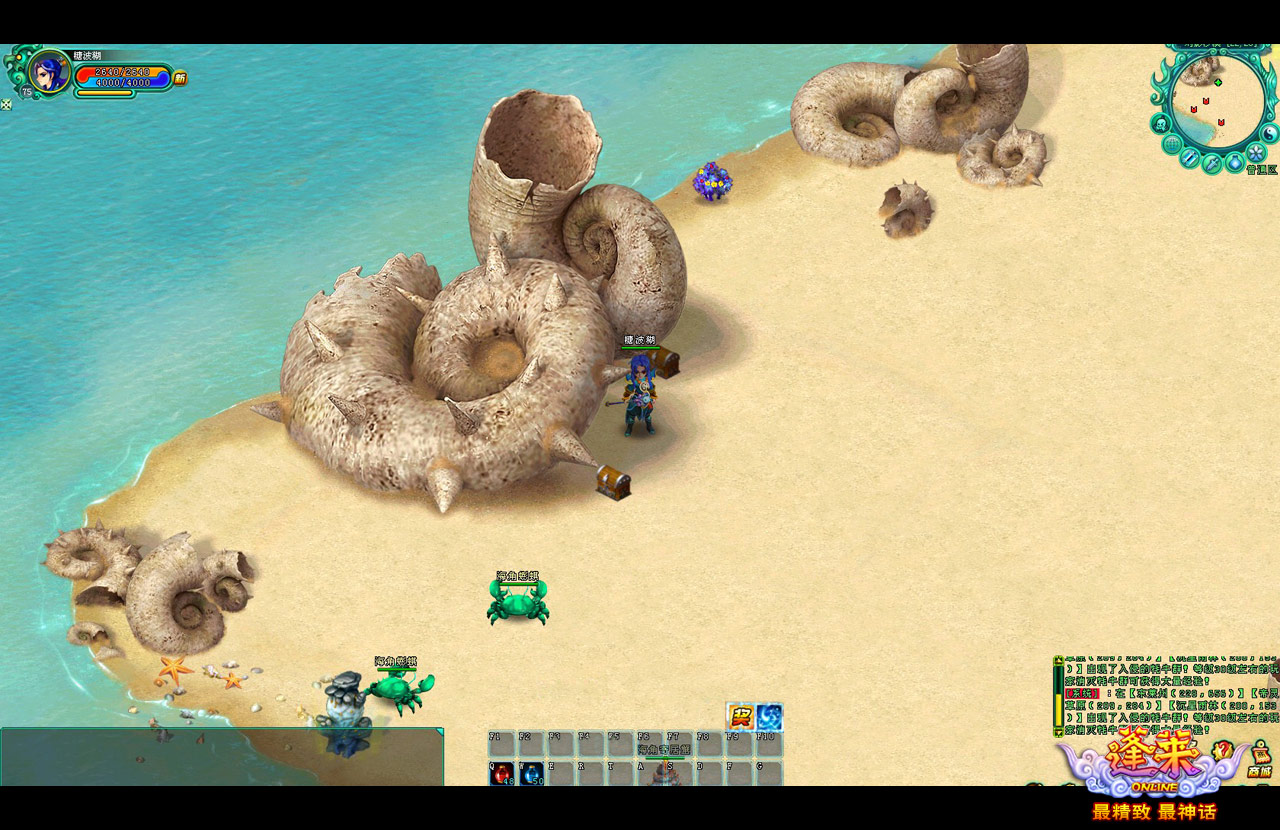This screenshot has height=830, width=1280.
Task: Use the blue mana potion in slot W
Action: coord(531,773)
